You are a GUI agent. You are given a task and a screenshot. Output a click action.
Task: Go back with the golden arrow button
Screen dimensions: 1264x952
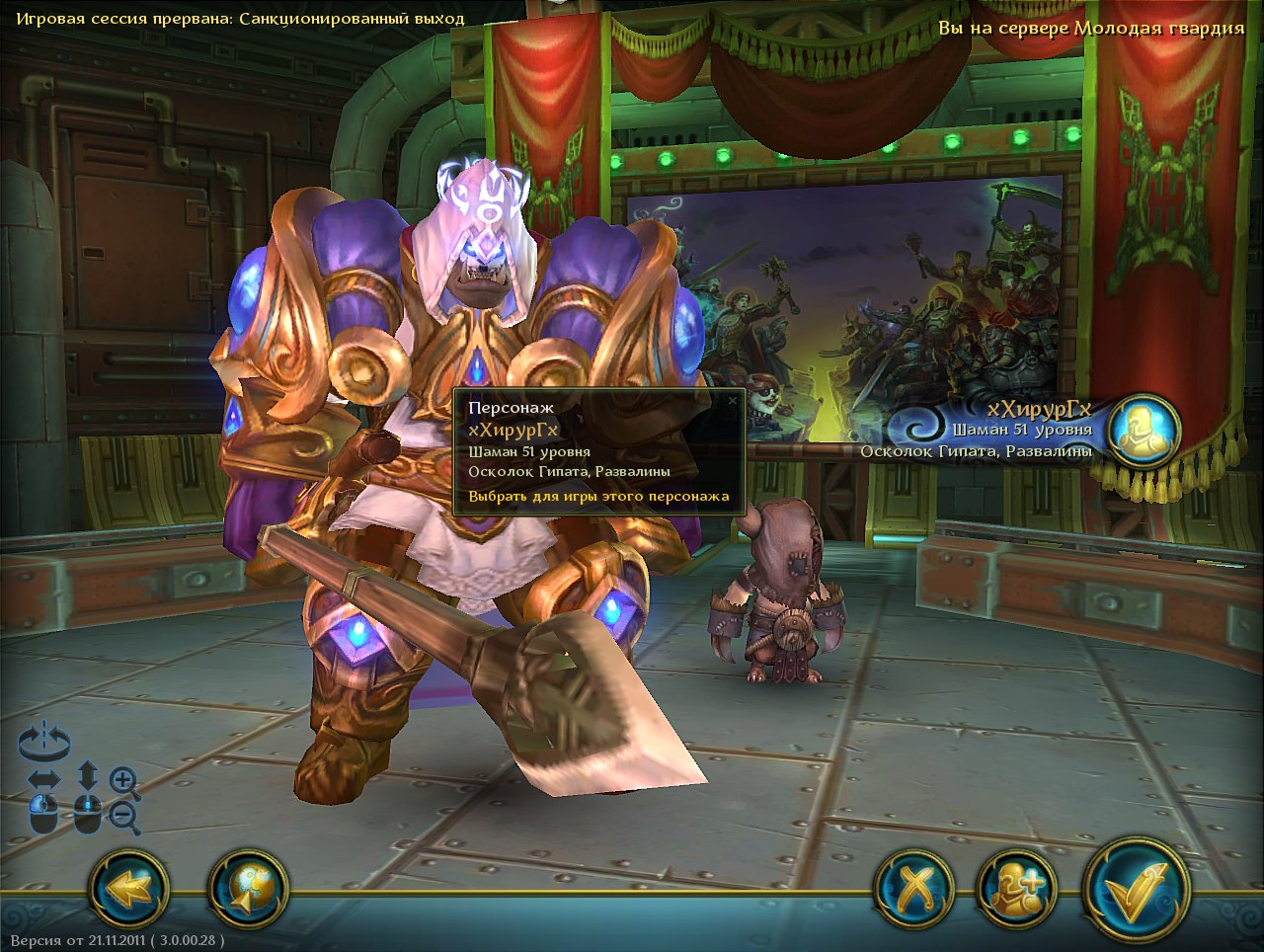pos(129,888)
